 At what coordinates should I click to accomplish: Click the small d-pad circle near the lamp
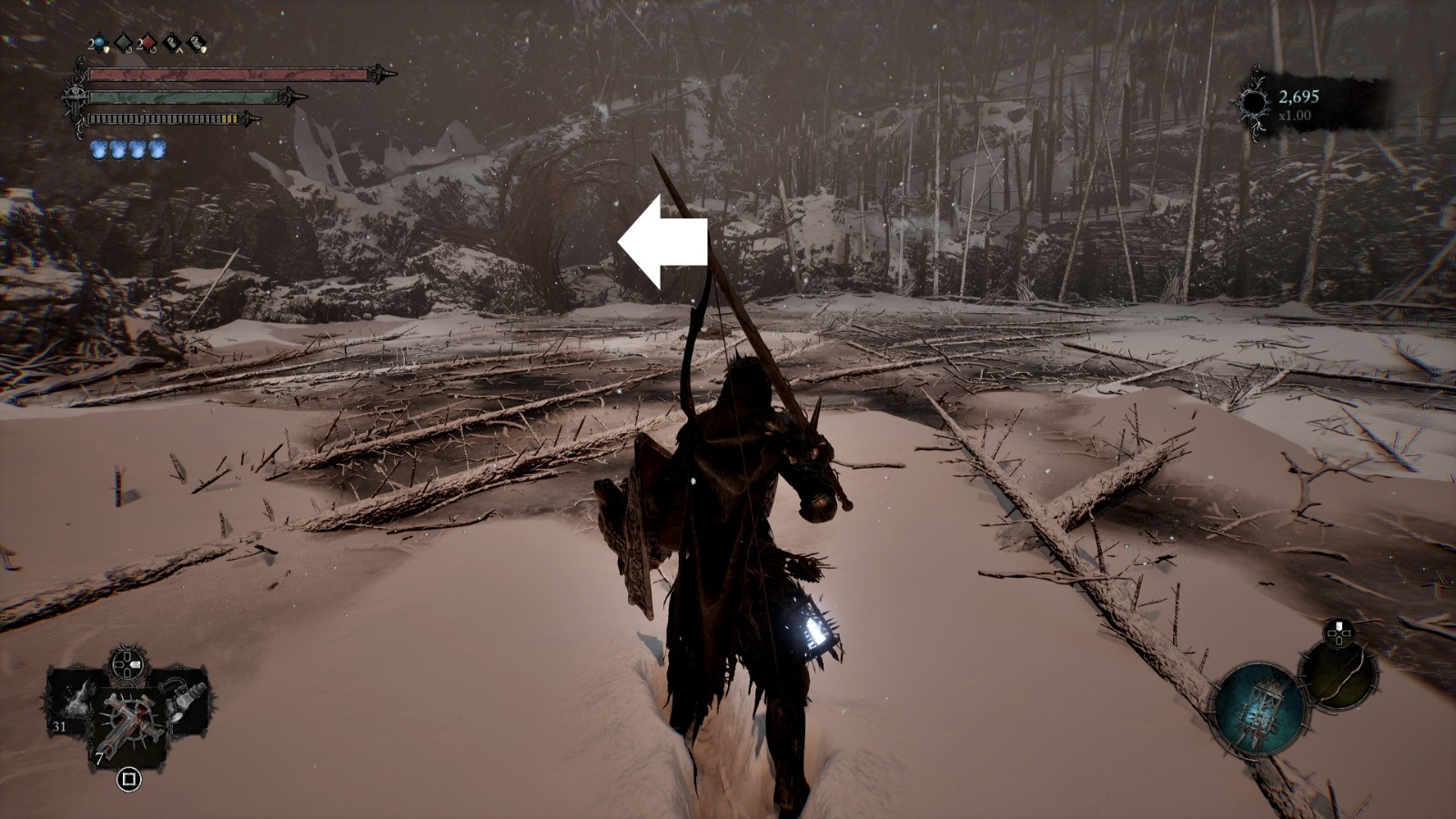[x=1340, y=632]
